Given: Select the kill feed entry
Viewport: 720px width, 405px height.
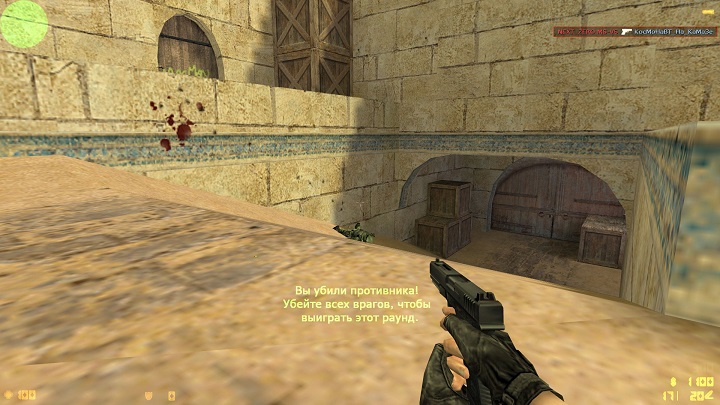Looking at the screenshot, I should pyautogui.click(x=636, y=32).
